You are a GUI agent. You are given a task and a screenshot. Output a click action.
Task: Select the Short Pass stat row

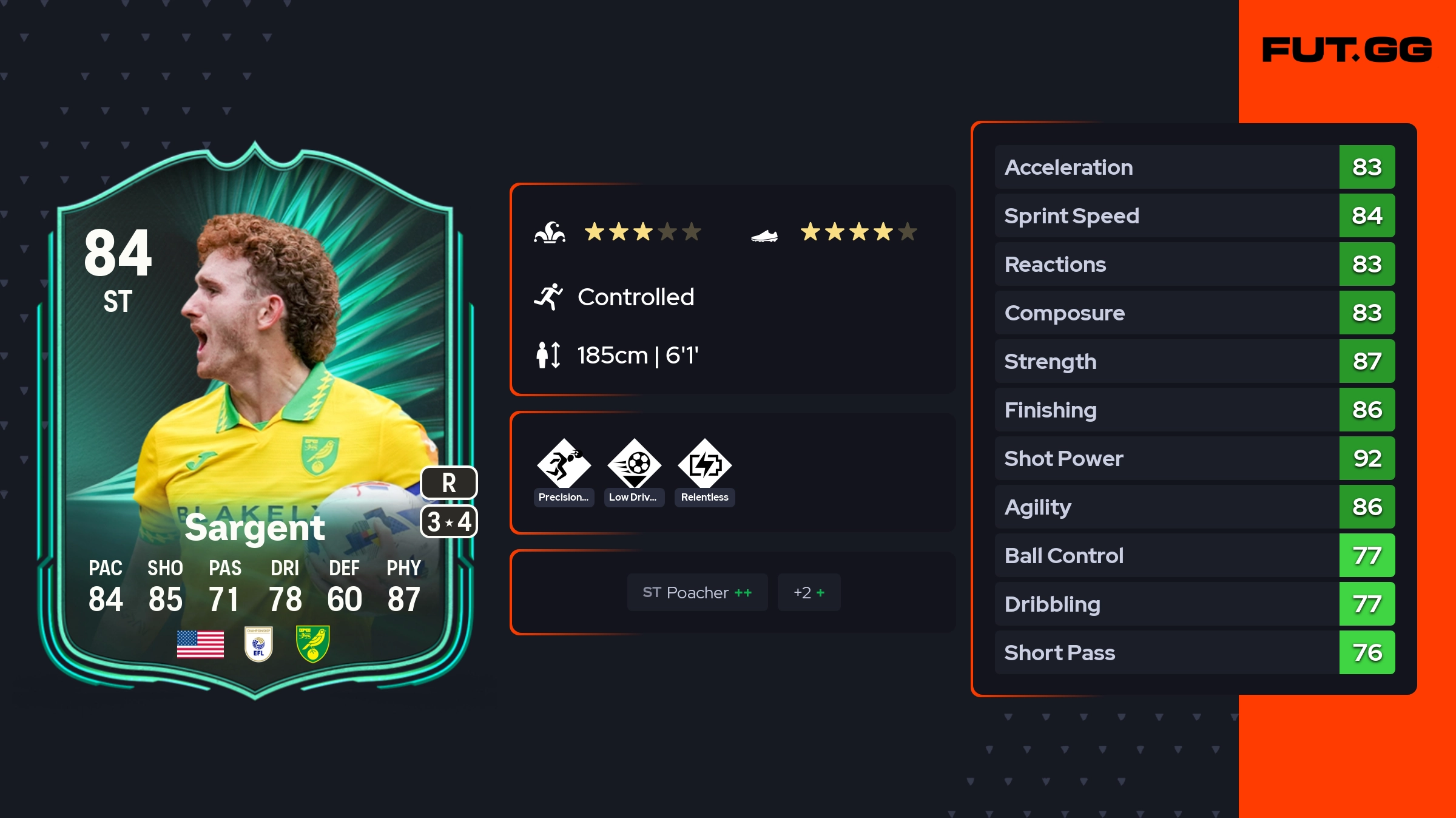pyautogui.click(x=1194, y=652)
